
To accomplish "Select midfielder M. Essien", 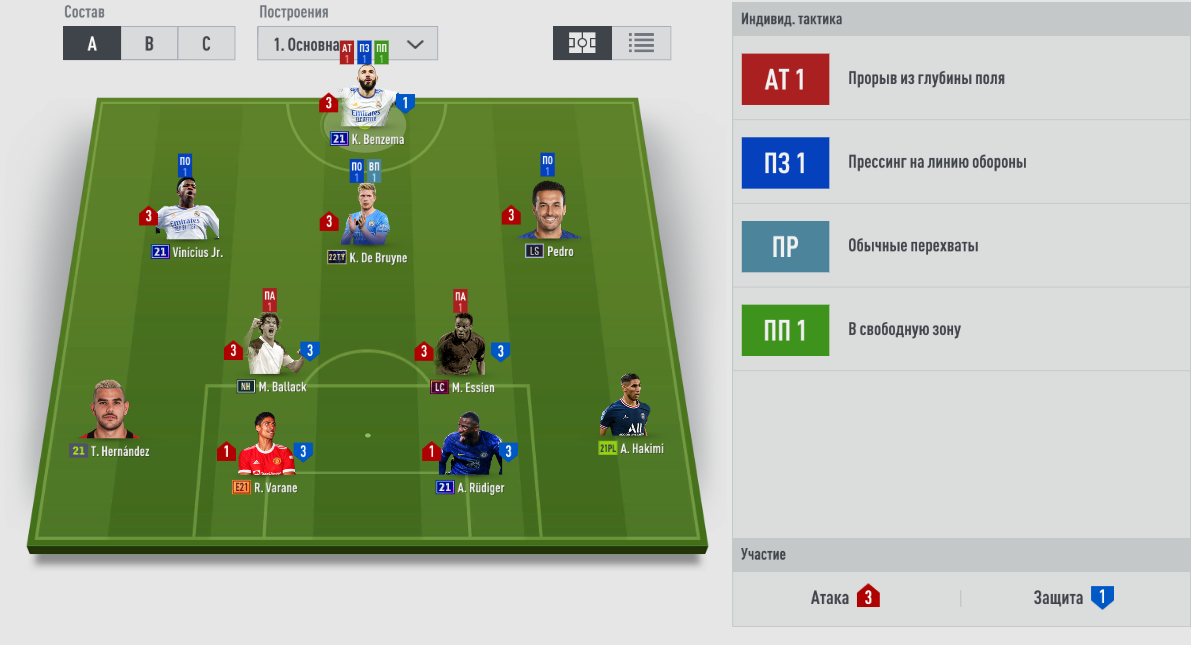I will (x=461, y=346).
